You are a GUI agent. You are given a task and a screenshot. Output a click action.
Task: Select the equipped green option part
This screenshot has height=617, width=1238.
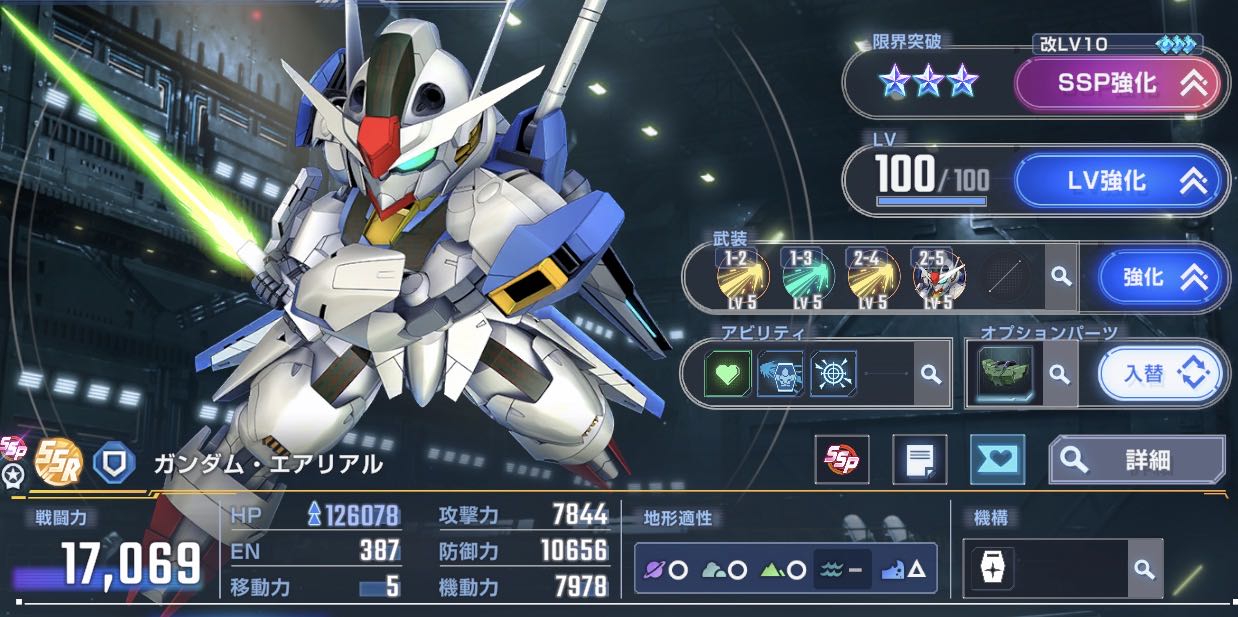tap(1003, 374)
